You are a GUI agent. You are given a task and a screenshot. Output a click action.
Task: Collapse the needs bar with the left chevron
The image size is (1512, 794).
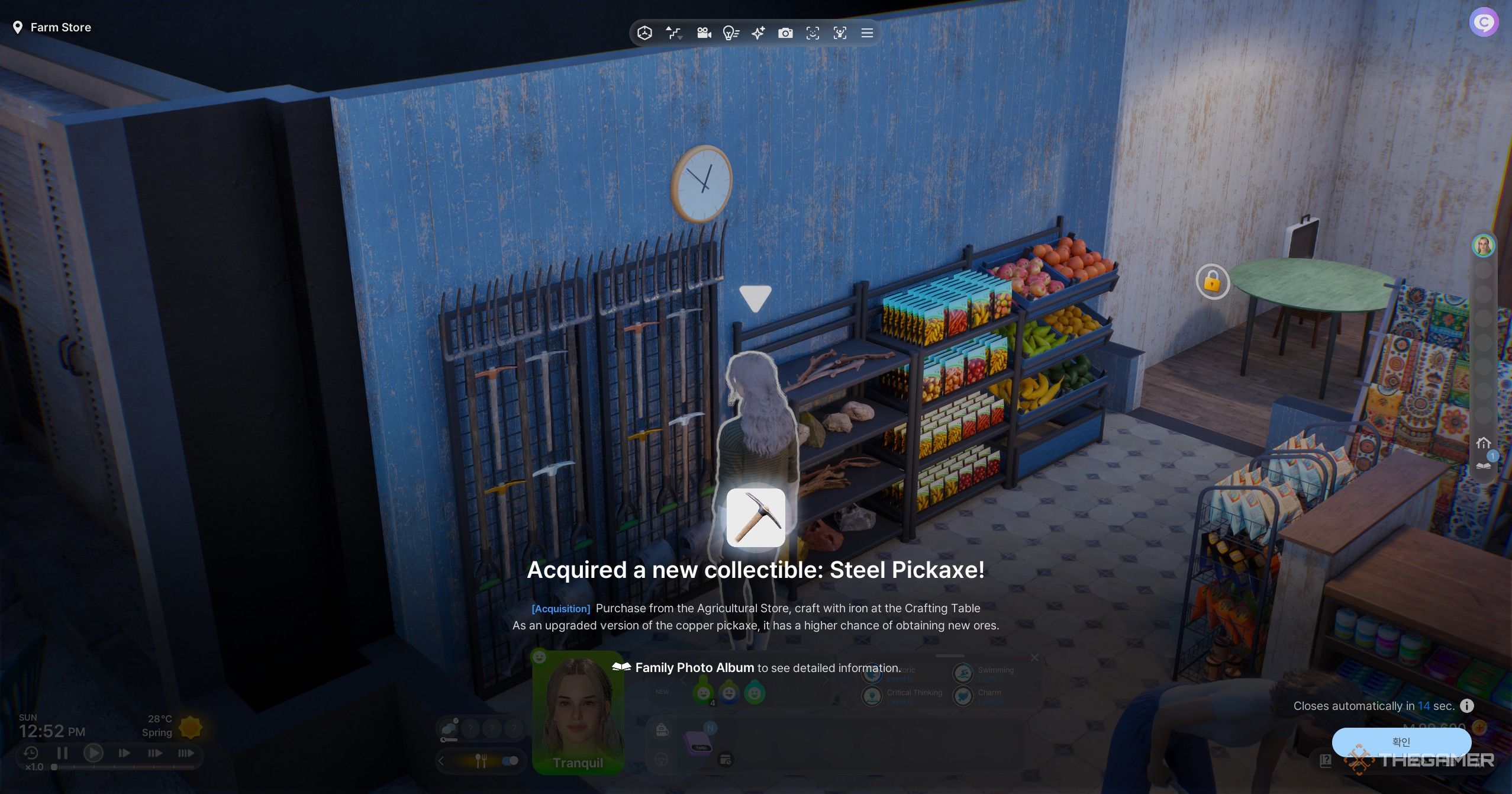click(x=441, y=761)
